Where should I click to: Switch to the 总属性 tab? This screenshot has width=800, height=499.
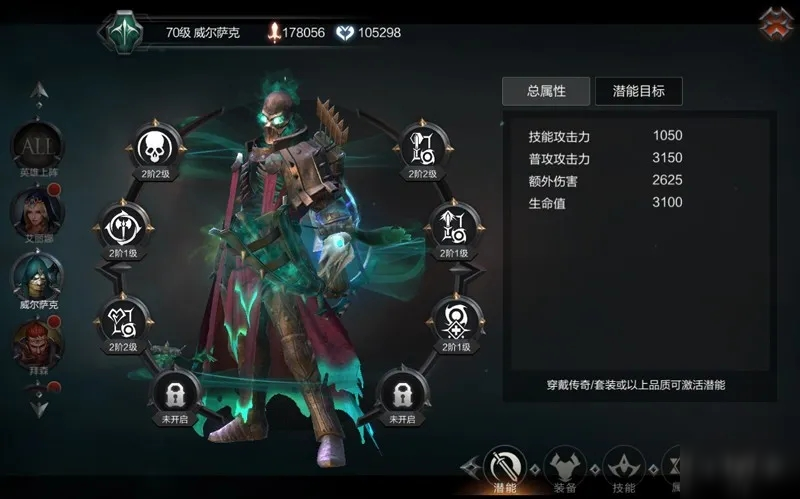coord(546,91)
